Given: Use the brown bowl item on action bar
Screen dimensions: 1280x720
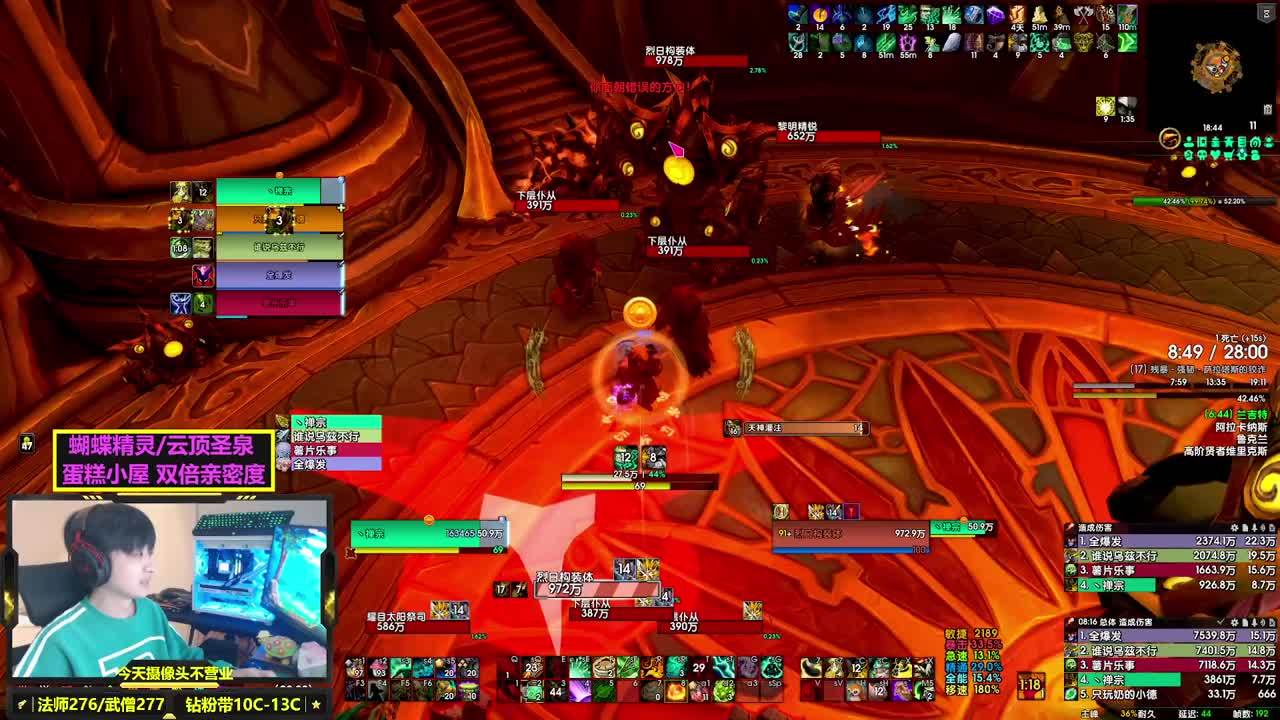Looking at the screenshot, I should (603, 667).
